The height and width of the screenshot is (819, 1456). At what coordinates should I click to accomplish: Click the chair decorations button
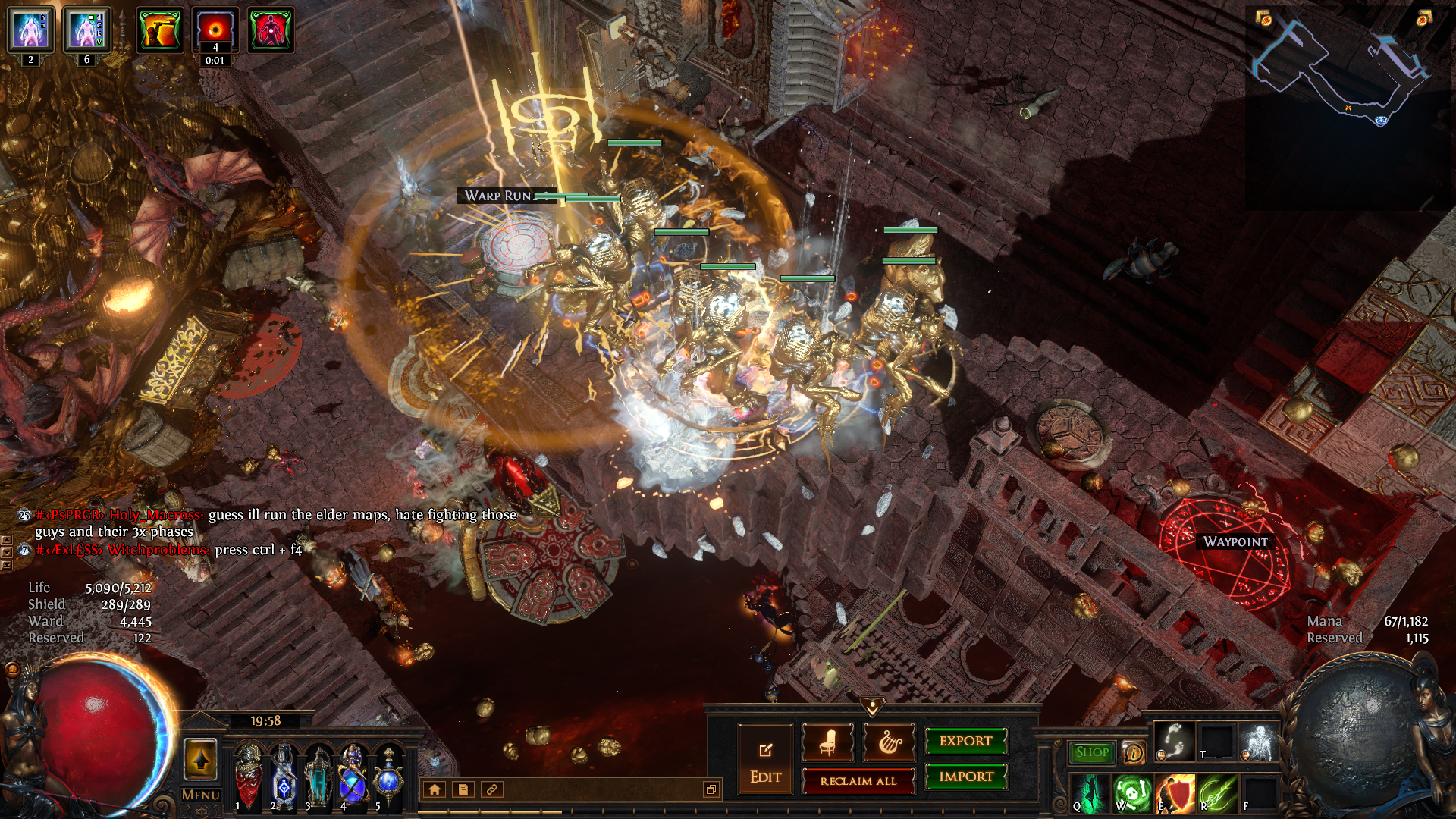[827, 742]
